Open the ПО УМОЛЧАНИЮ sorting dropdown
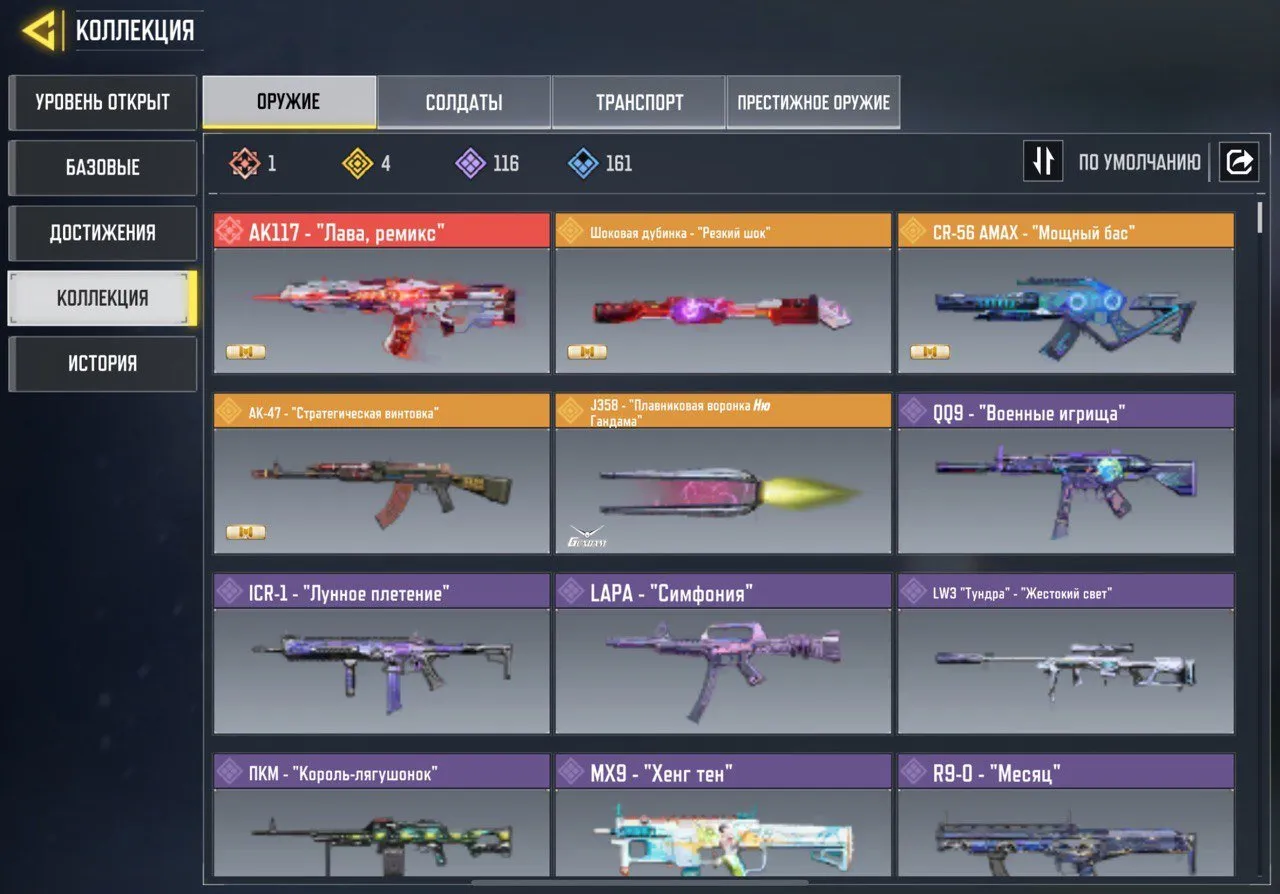1280x894 pixels. [1140, 161]
